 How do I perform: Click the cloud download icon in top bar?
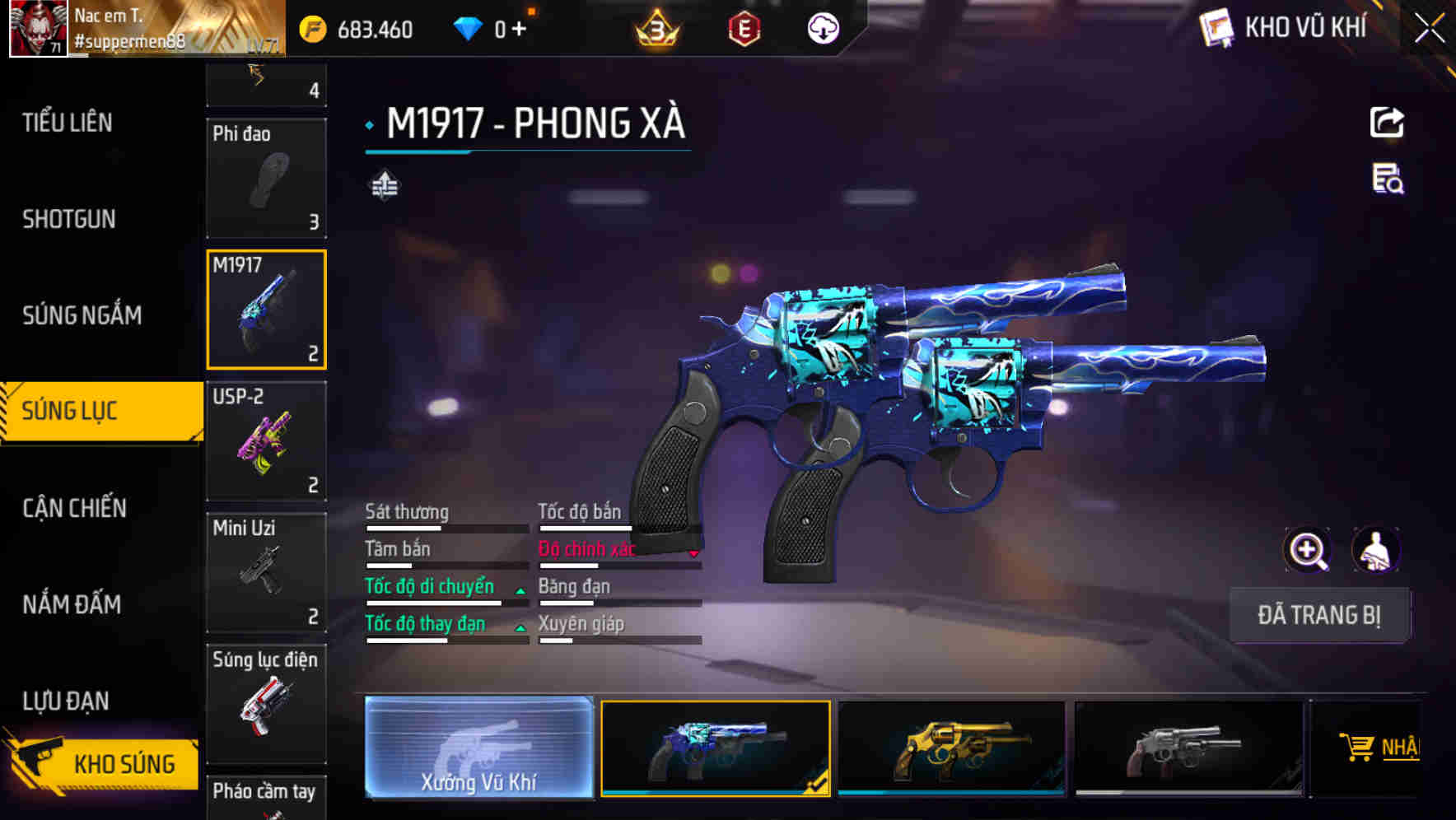coord(821,28)
